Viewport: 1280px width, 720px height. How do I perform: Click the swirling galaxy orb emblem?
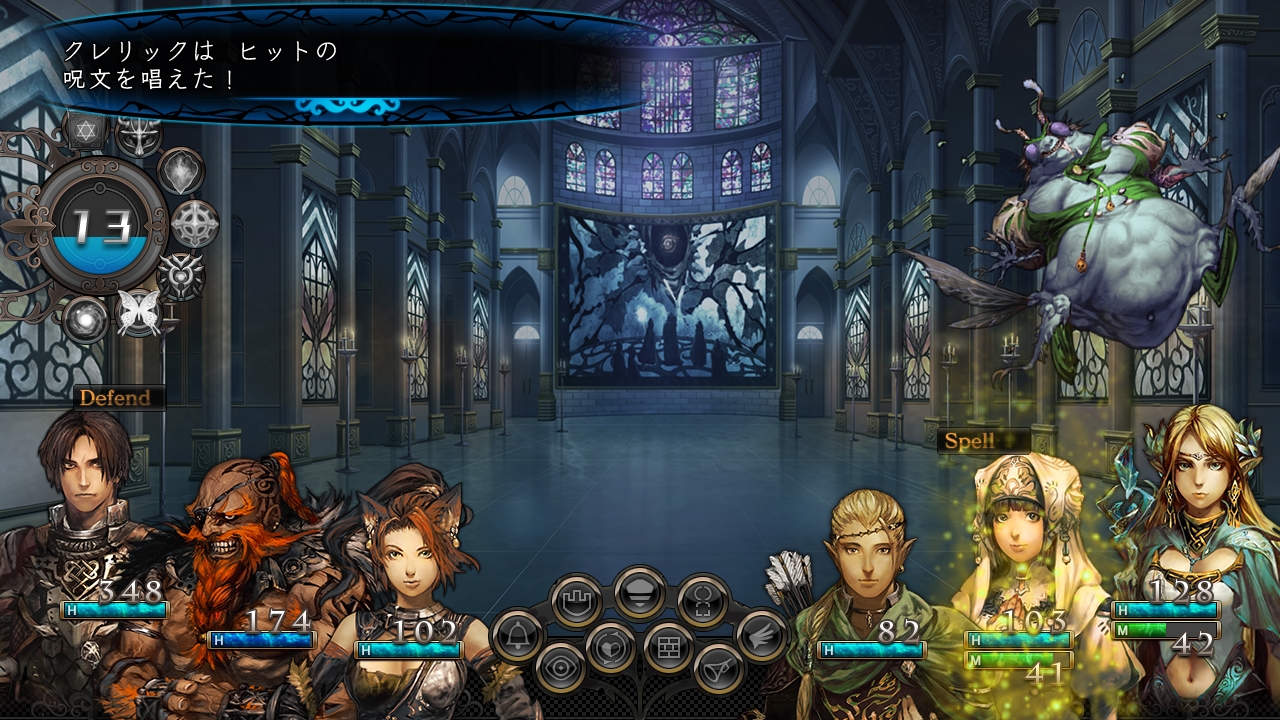point(86,318)
